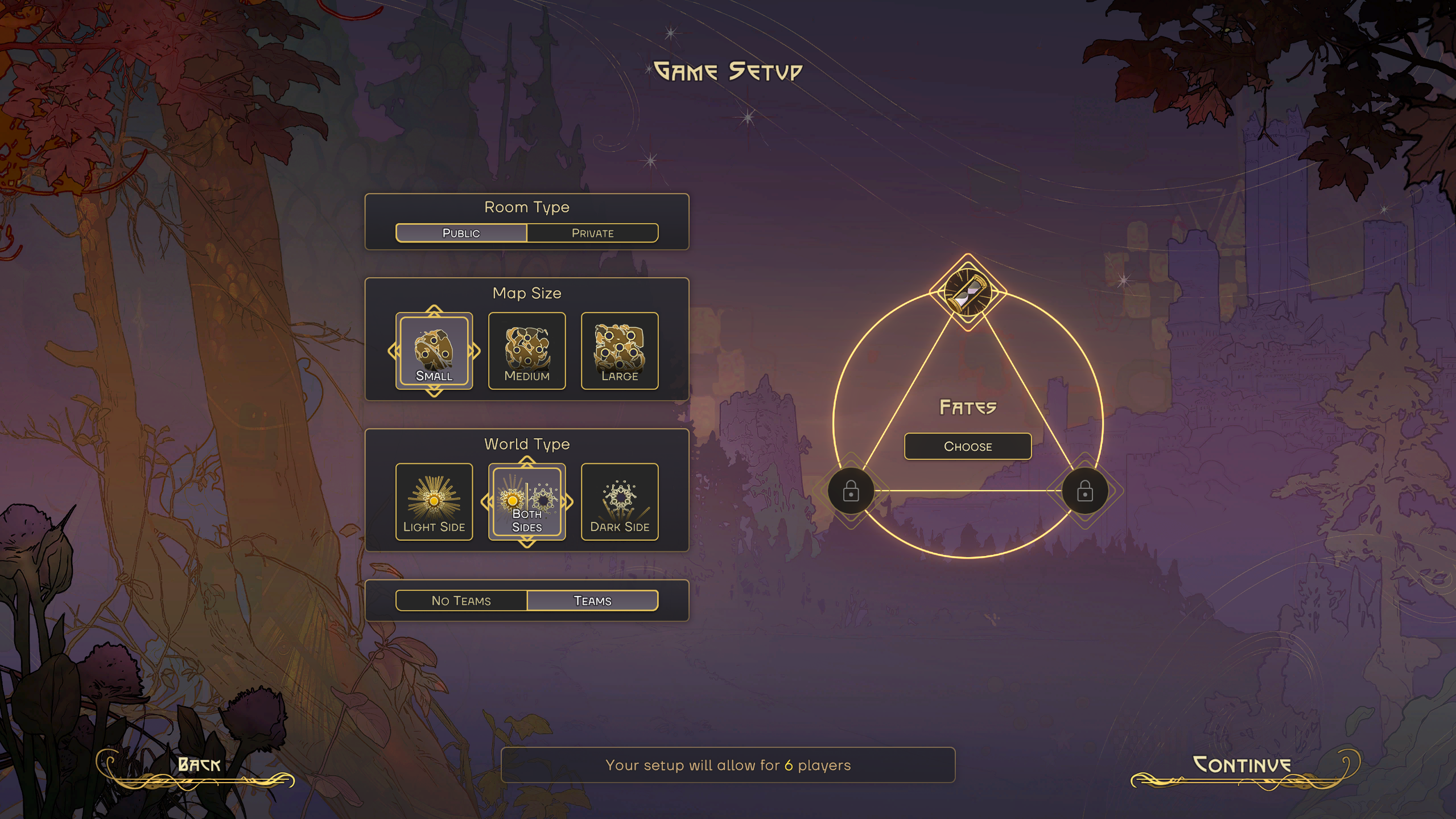Choose Both Sides world type
Viewport: 1456px width, 819px height.
(x=527, y=501)
